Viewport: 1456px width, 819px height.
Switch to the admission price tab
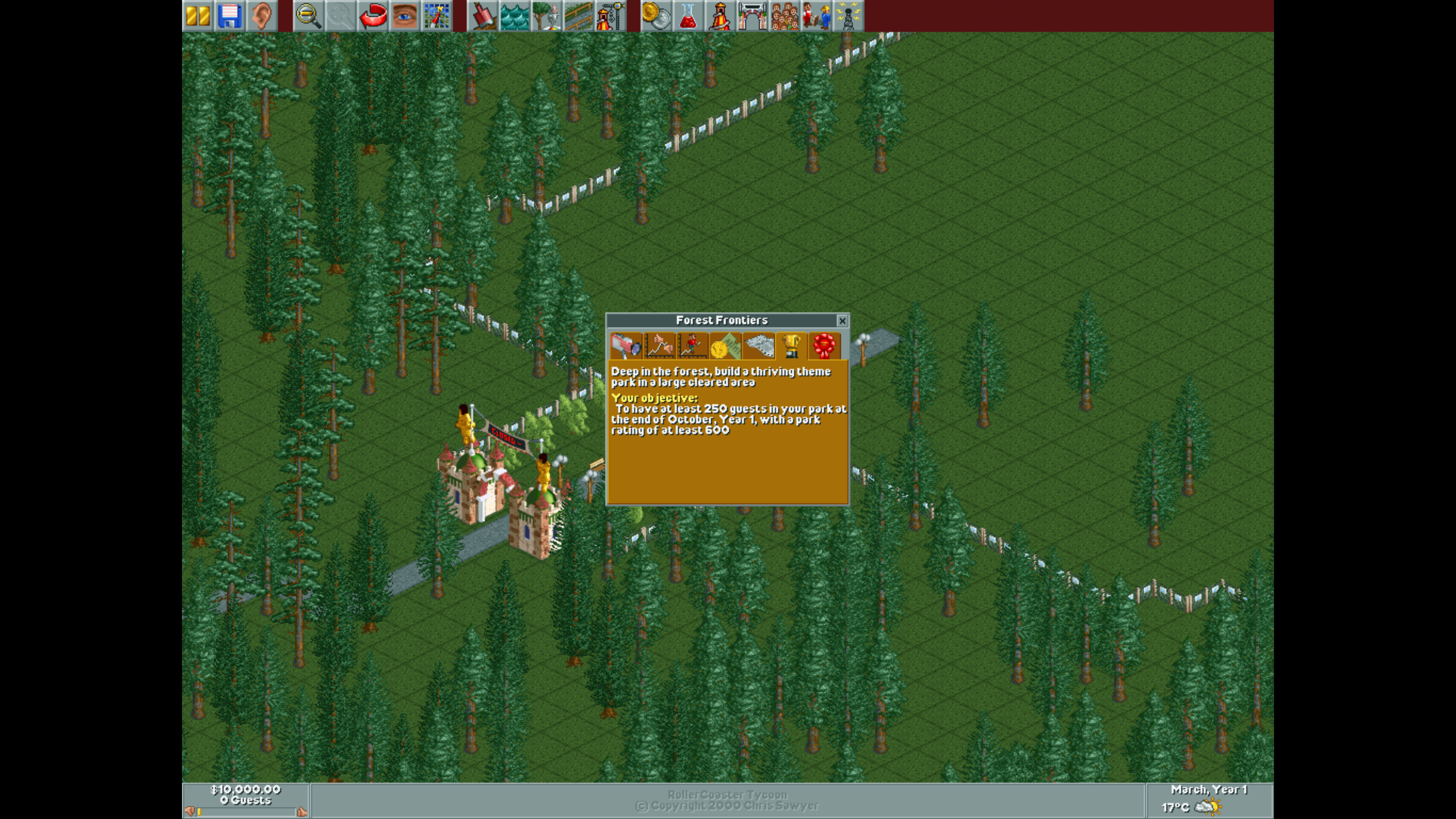(x=726, y=346)
